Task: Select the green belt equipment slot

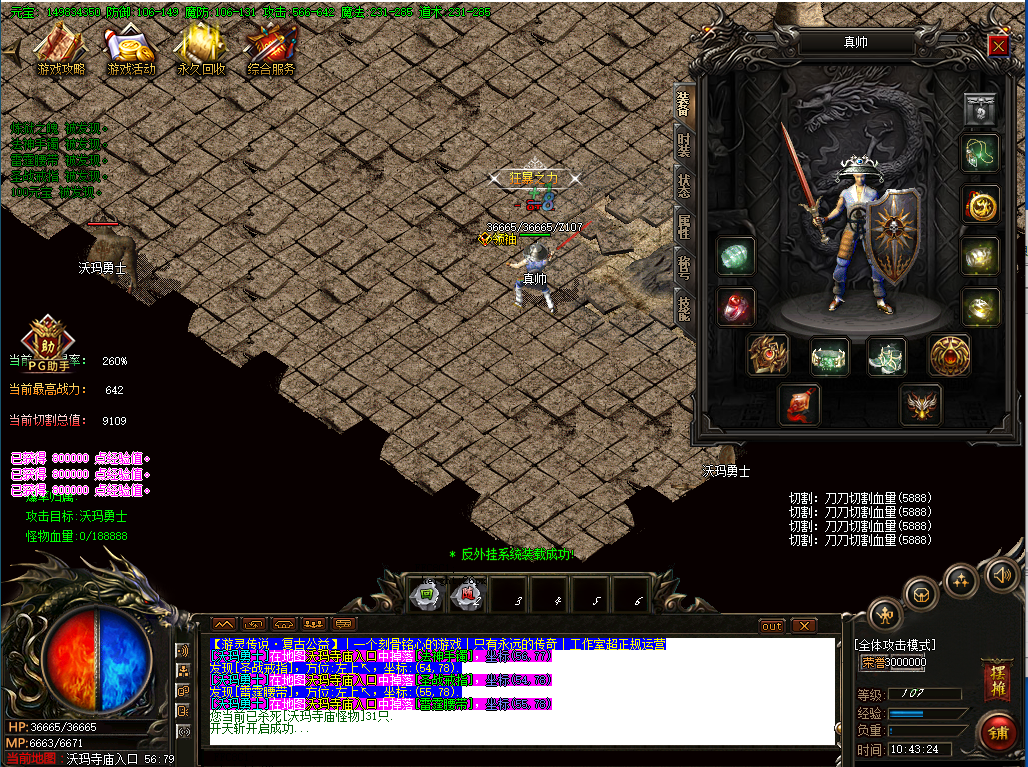Action: 829,355
